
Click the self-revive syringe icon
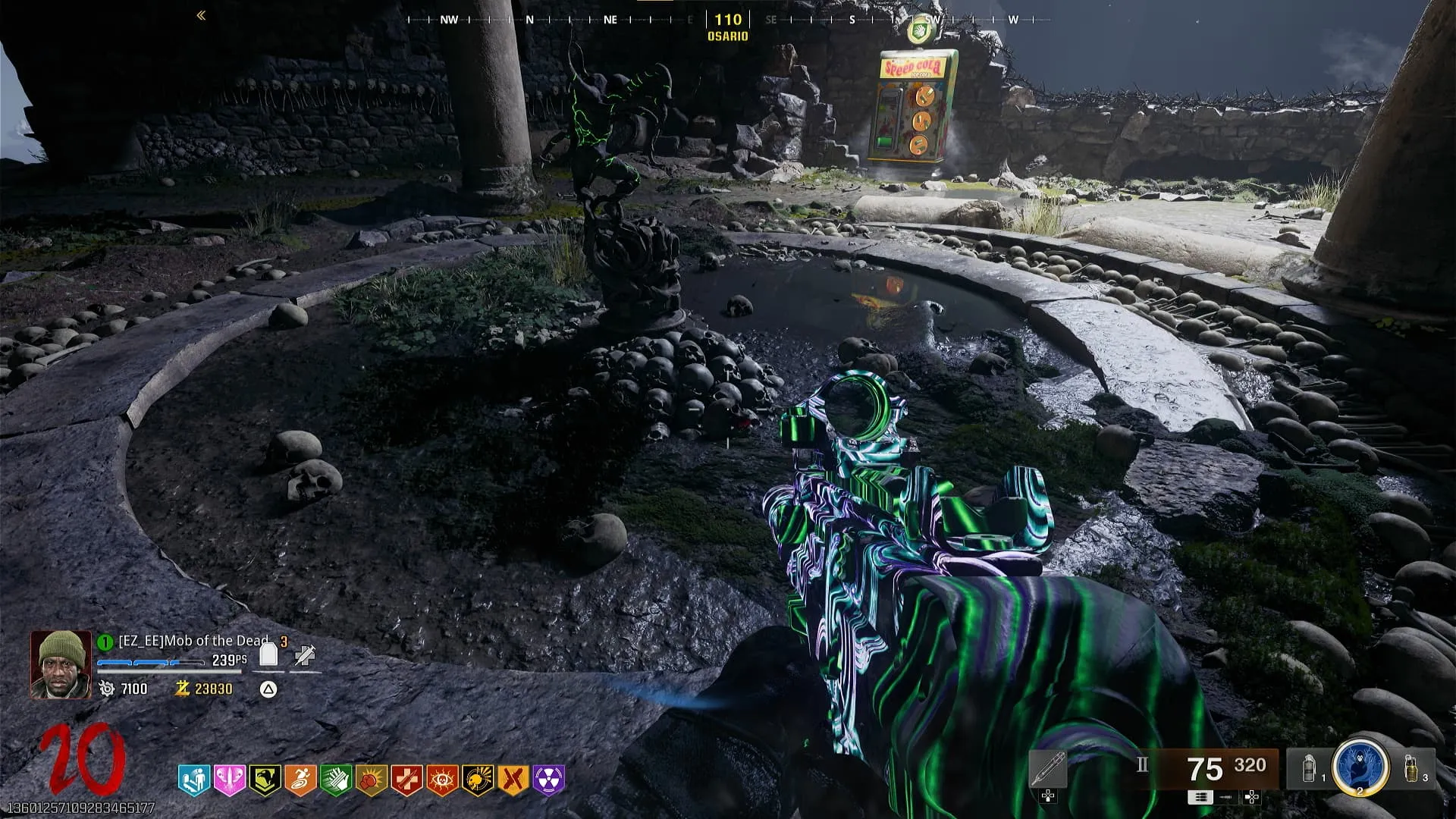(x=305, y=655)
